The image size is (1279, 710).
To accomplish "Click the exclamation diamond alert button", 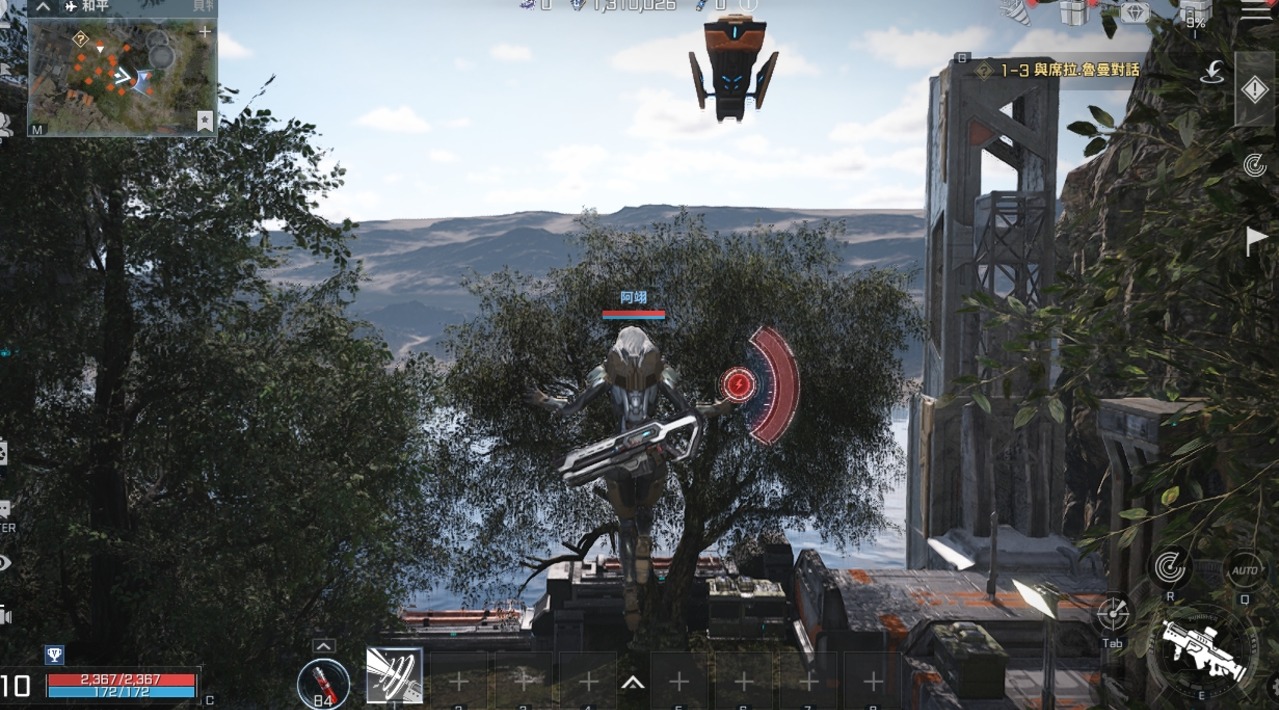I will [x=1254, y=90].
